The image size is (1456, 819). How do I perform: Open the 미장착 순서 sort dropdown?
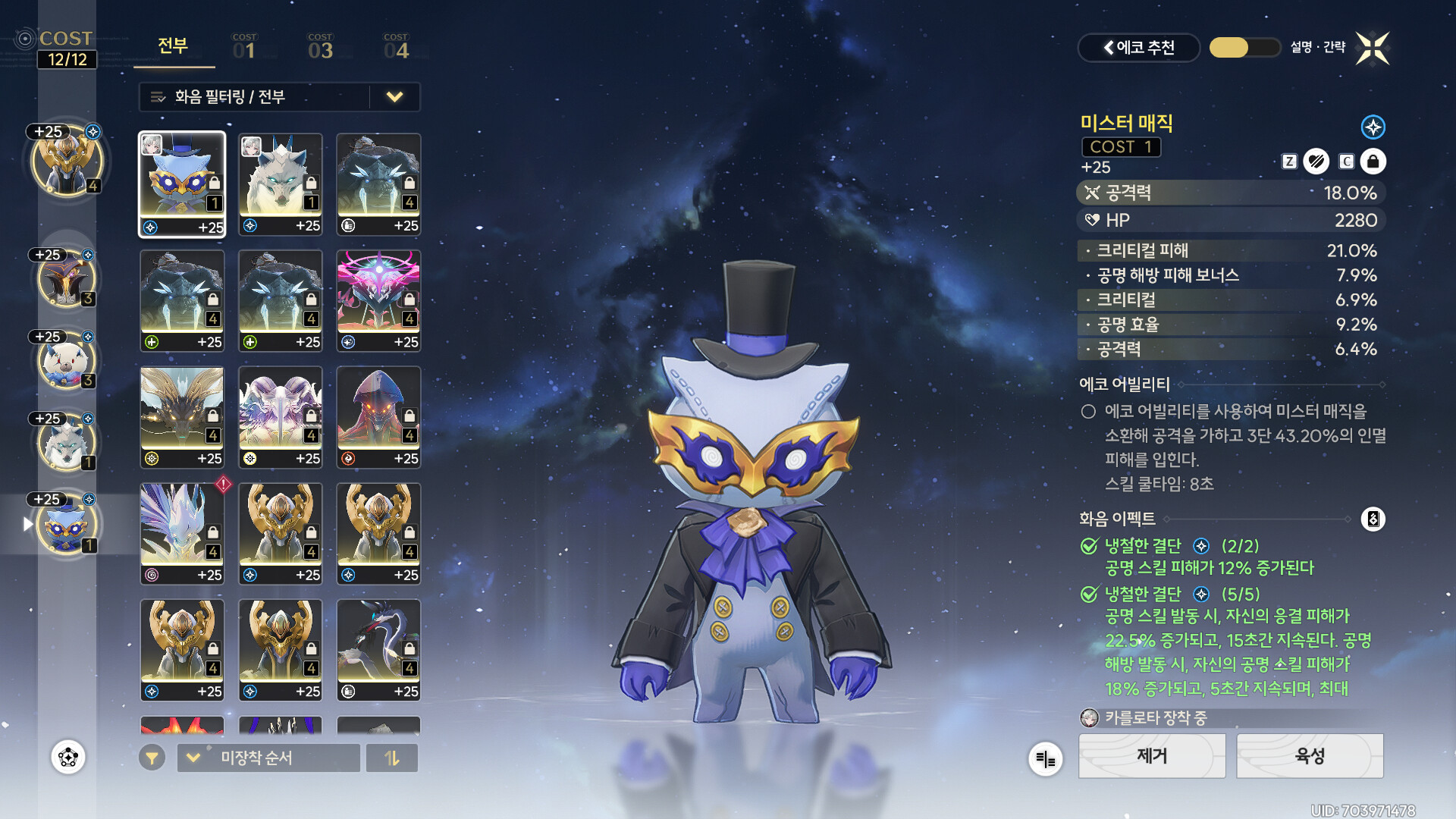(268, 758)
